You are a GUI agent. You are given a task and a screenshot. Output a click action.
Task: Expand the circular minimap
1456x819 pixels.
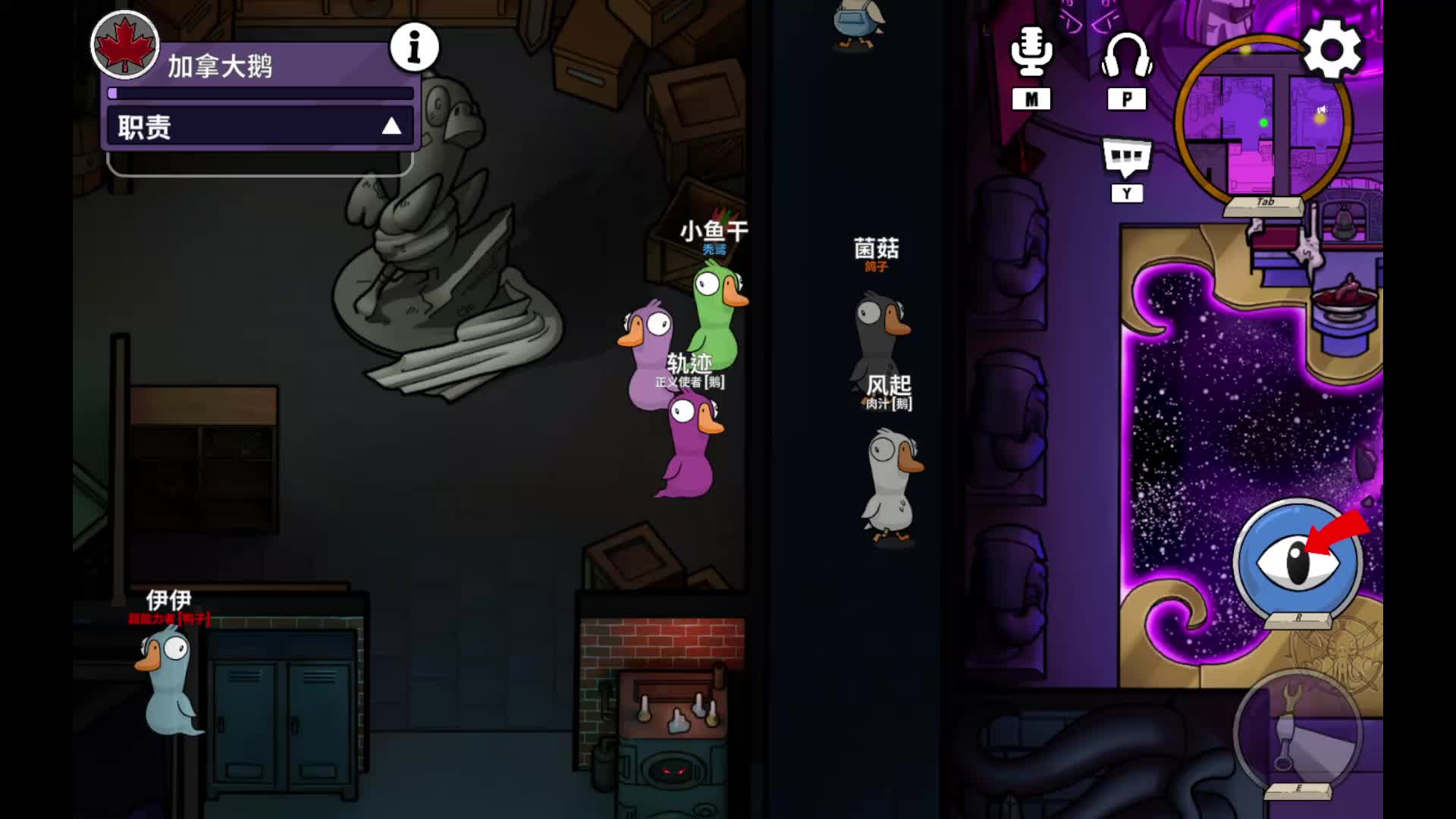1263,121
